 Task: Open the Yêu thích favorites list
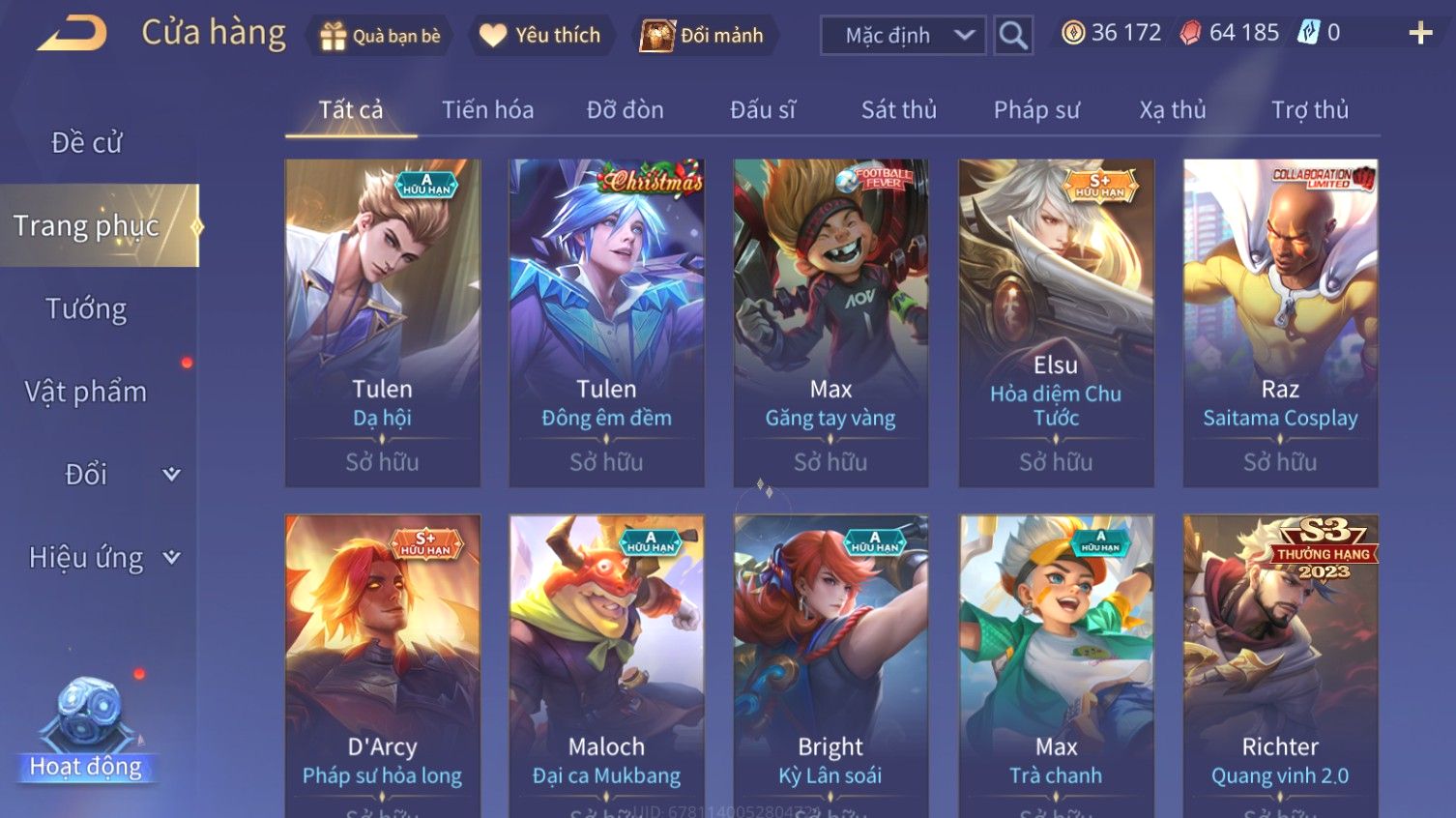click(540, 36)
